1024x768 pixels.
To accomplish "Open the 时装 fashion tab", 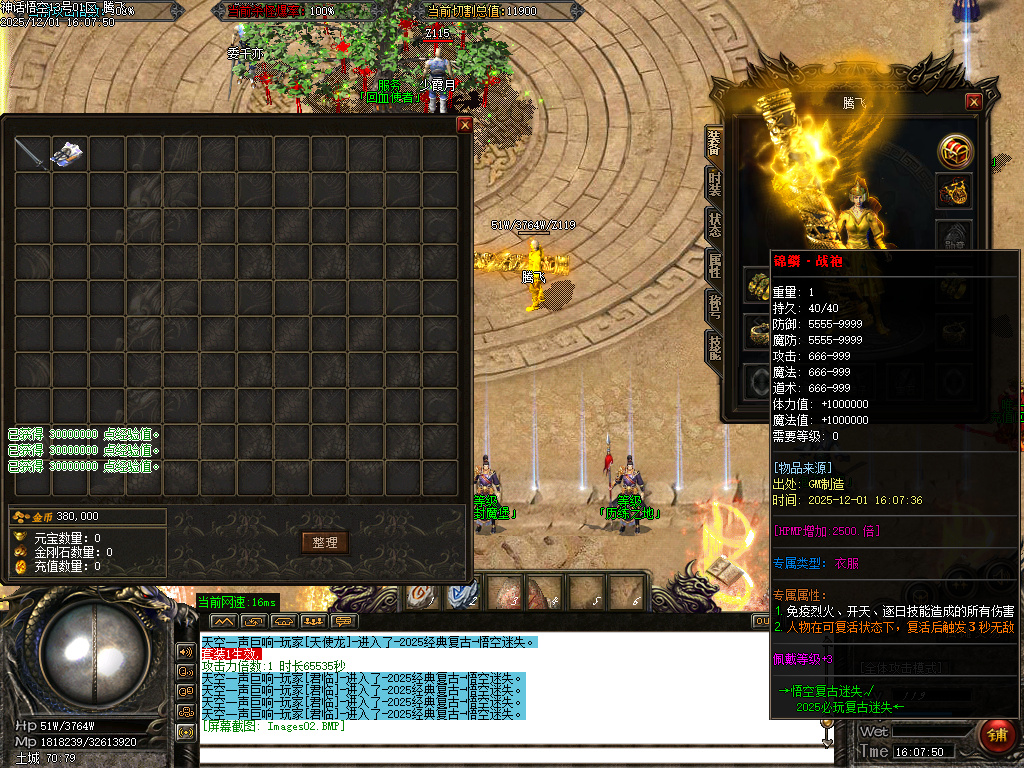I will [714, 184].
